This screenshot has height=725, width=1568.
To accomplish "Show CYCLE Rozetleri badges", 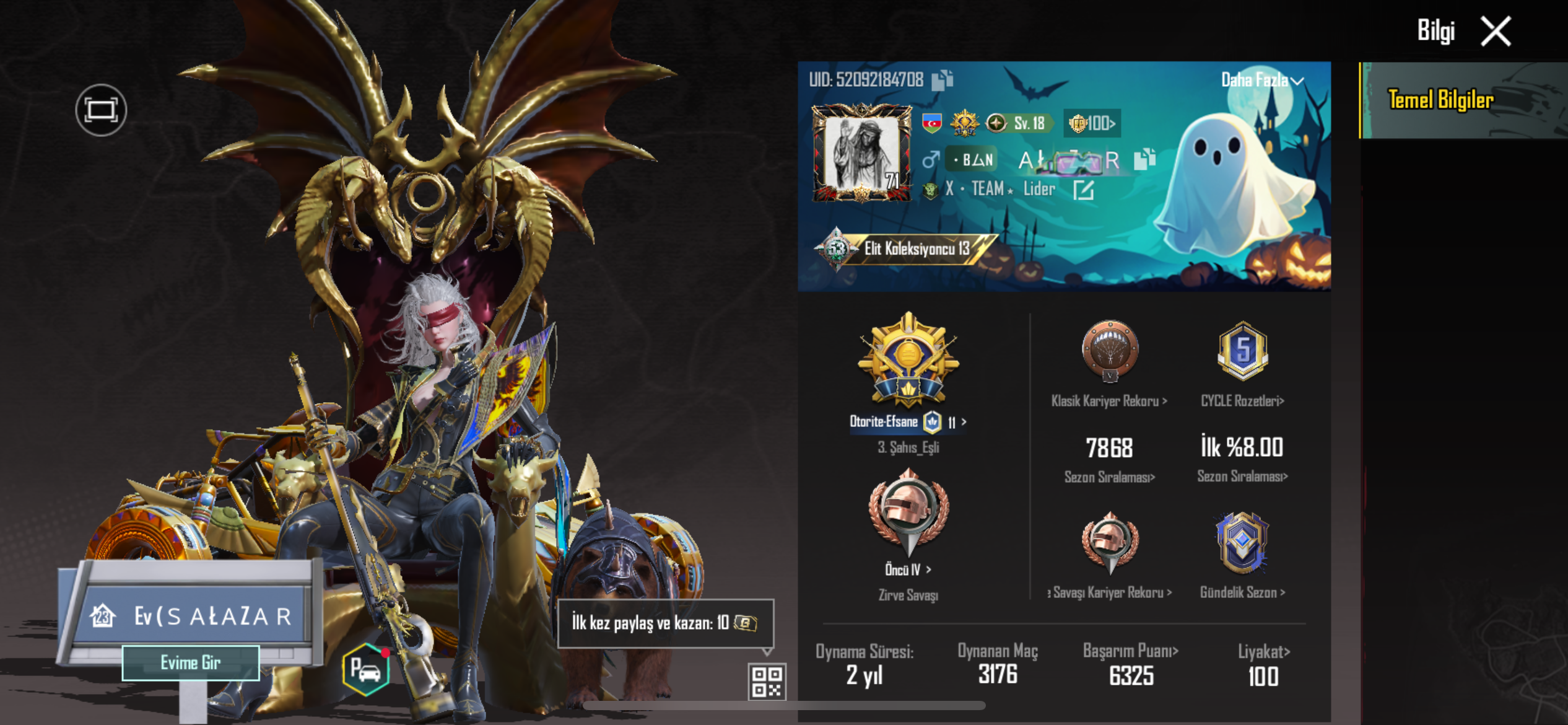I will click(1242, 401).
